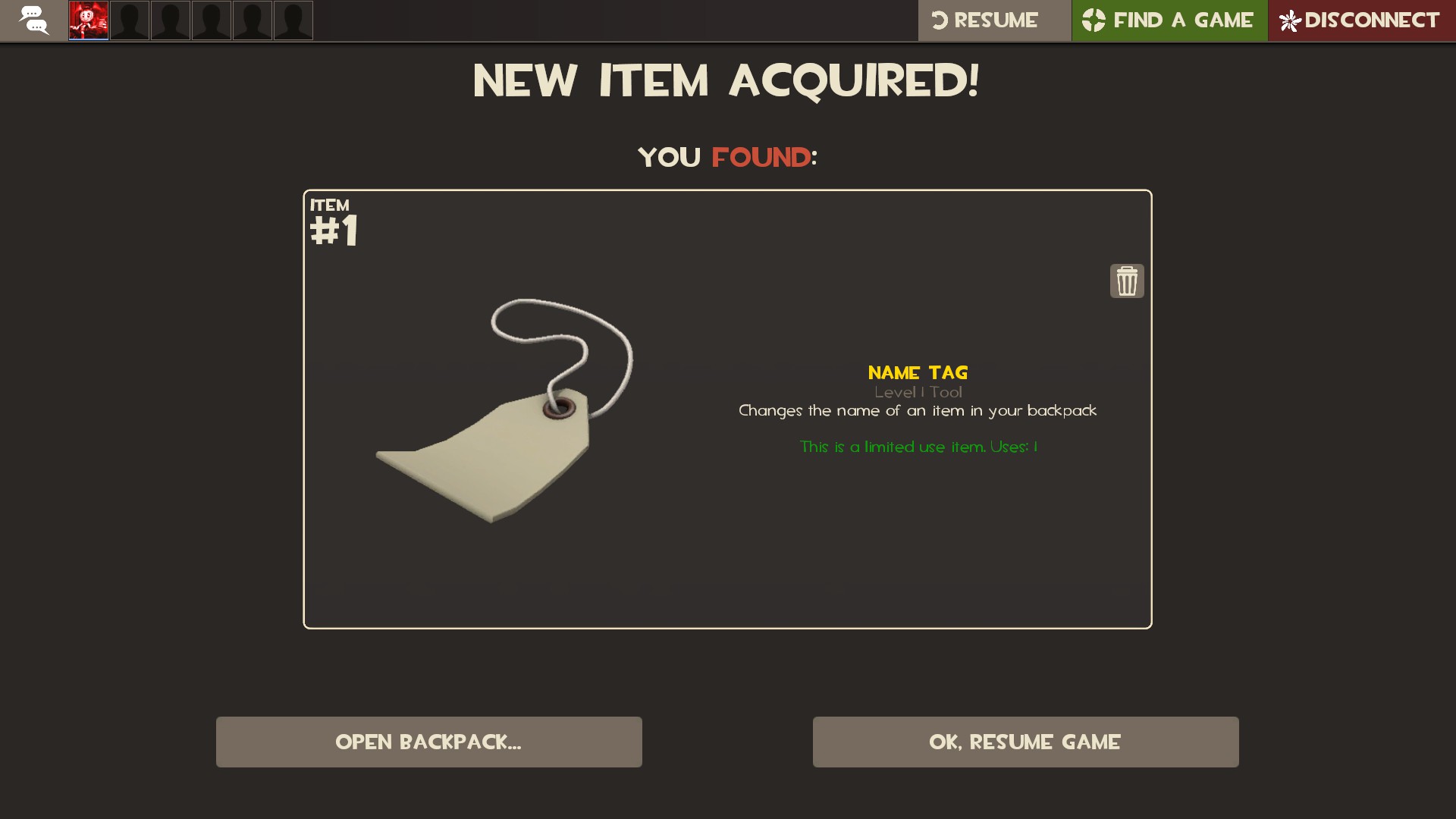Discard the Name Tag with the trash icon
The width and height of the screenshot is (1456, 819).
pyautogui.click(x=1127, y=281)
